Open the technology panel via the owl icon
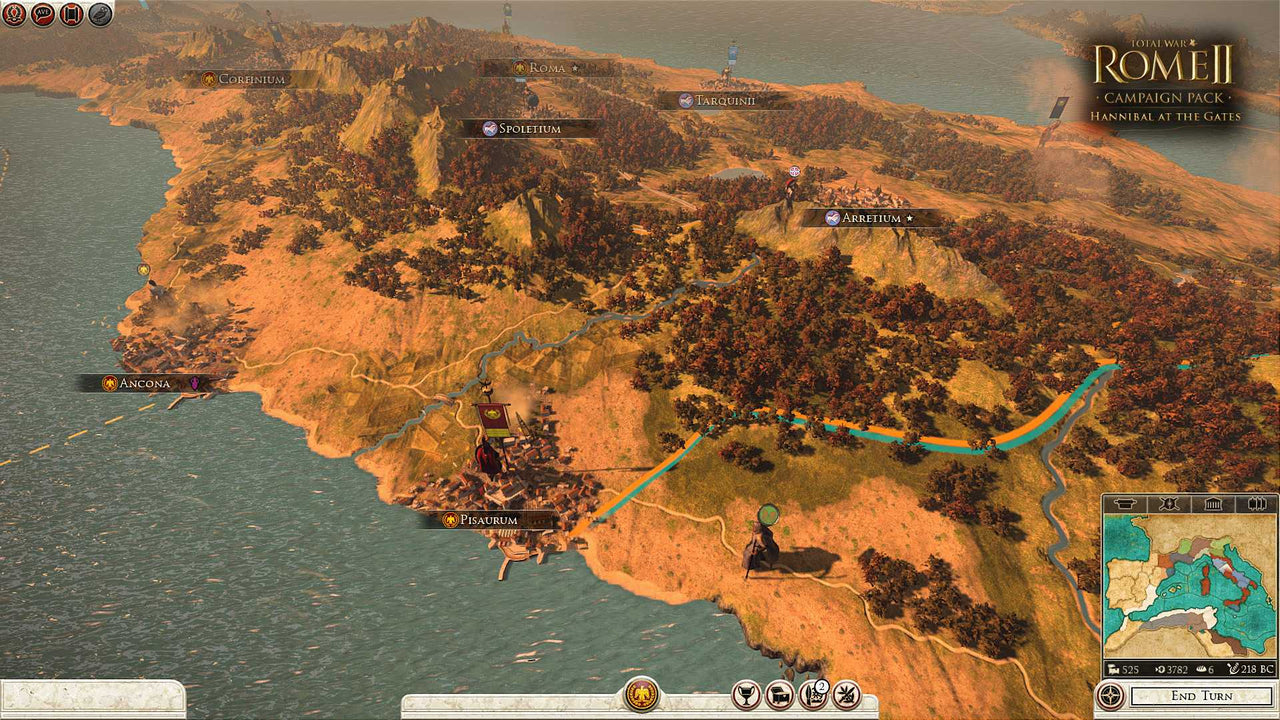Image resolution: width=1280 pixels, height=720 pixels. tap(97, 15)
